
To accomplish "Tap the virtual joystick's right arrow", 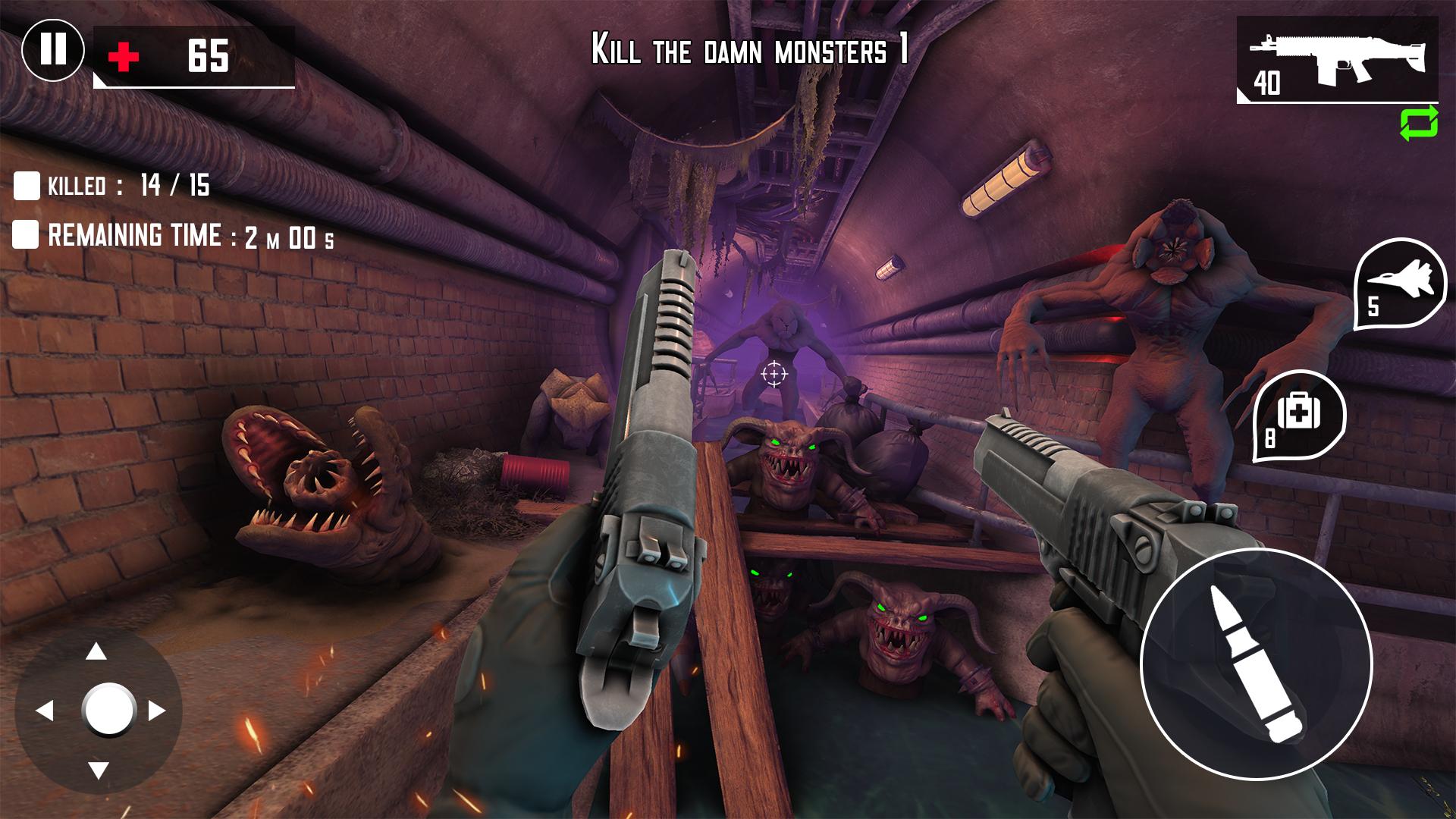I will [x=157, y=711].
